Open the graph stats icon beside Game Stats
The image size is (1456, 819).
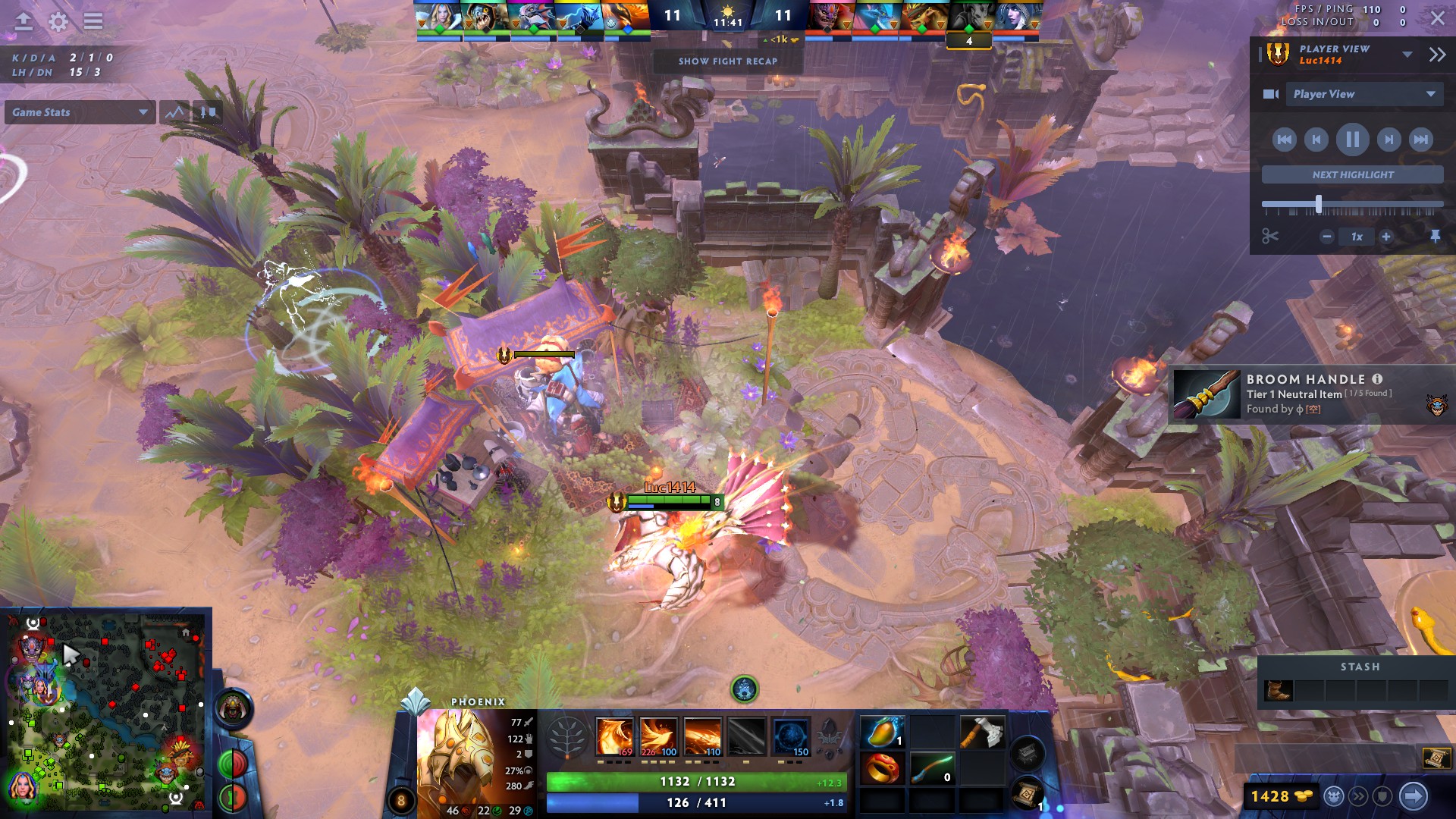174,111
